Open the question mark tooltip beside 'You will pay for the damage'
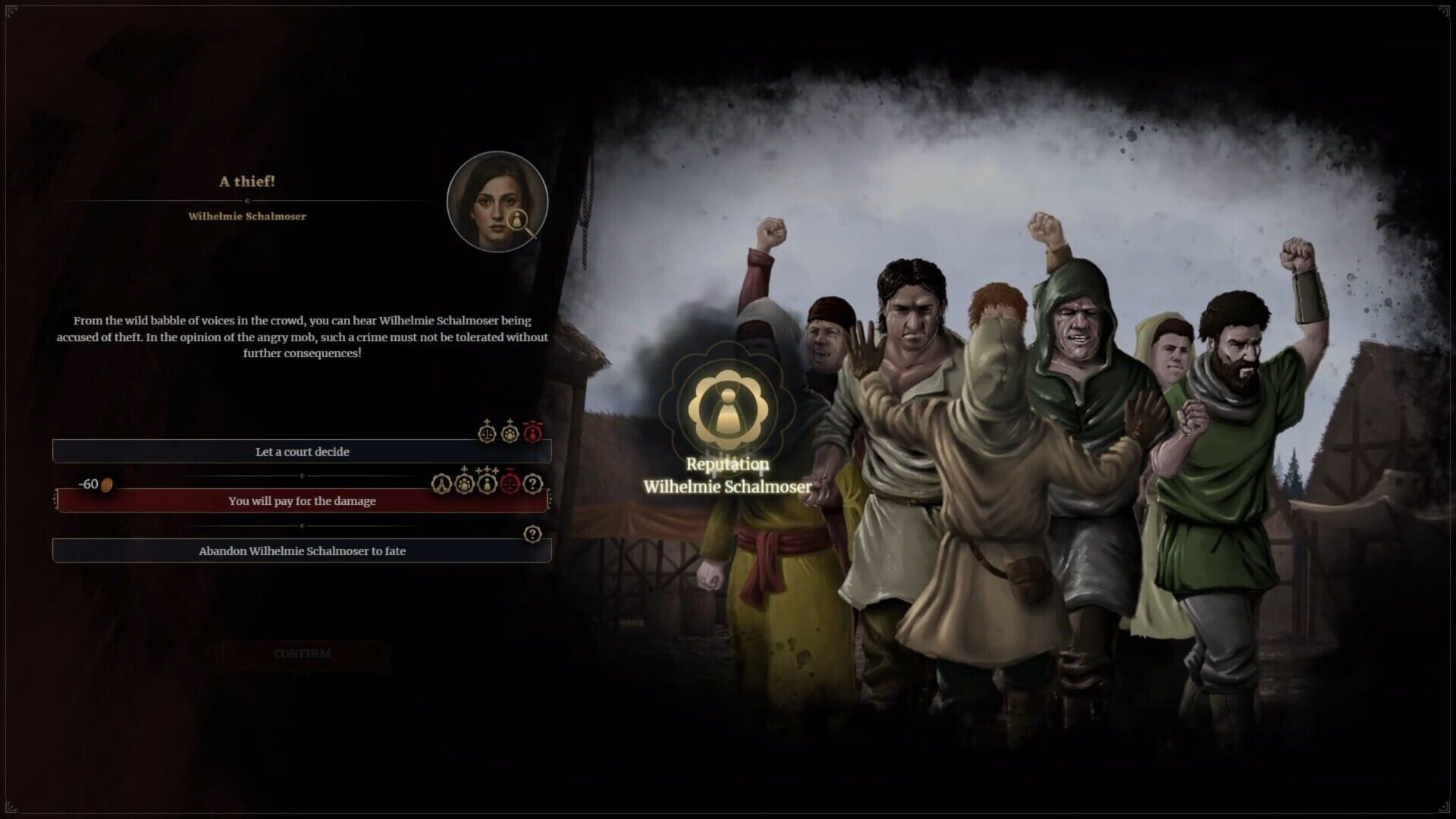The height and width of the screenshot is (819, 1456). coord(532,483)
